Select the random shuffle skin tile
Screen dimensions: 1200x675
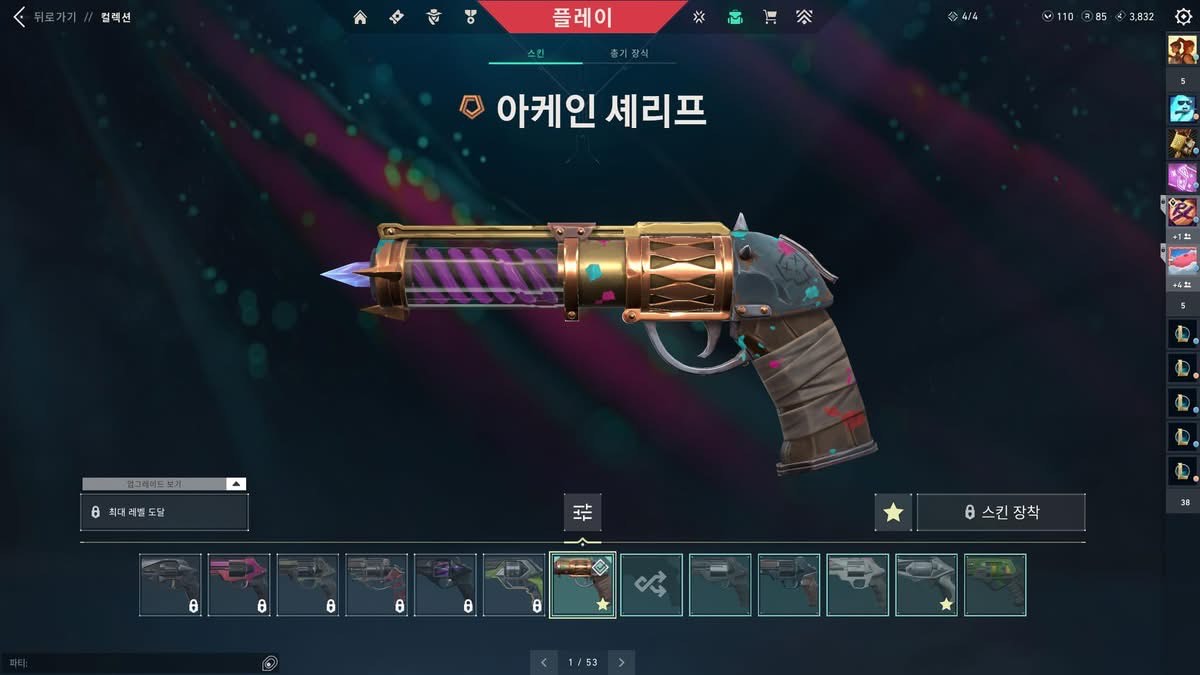651,585
